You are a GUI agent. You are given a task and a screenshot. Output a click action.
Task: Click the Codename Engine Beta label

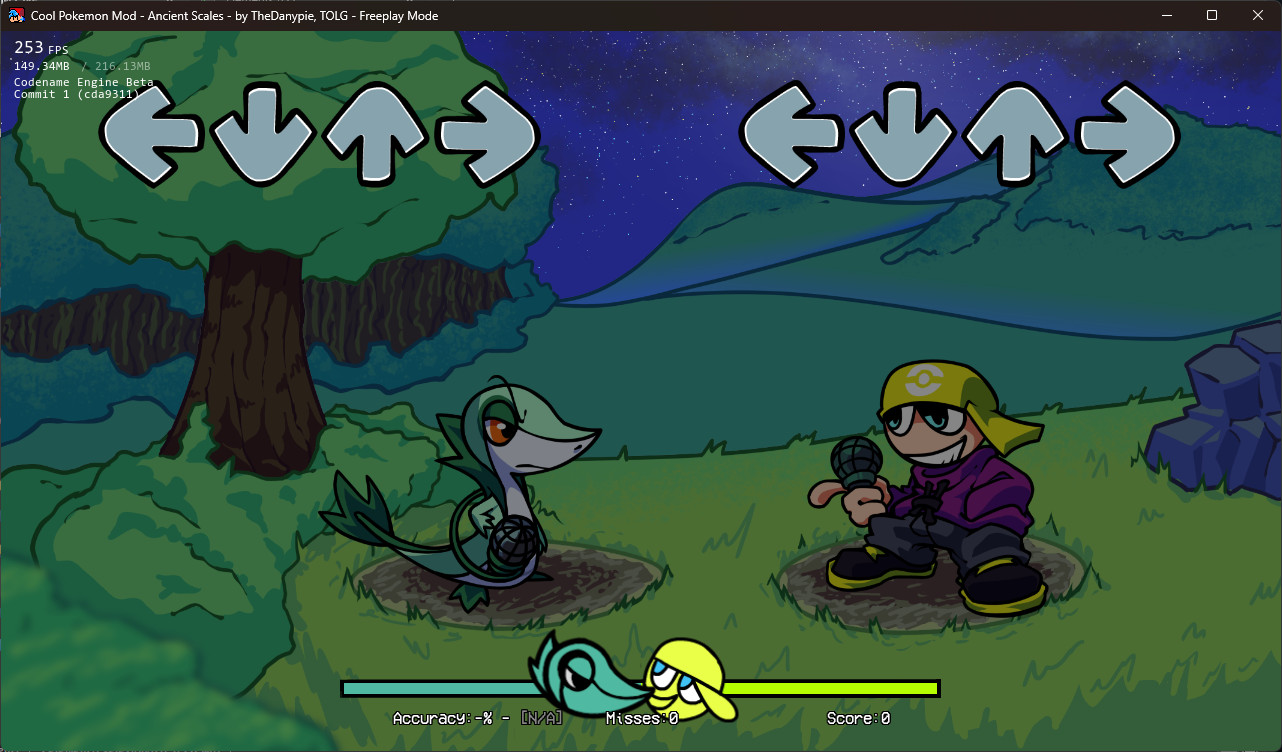(x=83, y=82)
